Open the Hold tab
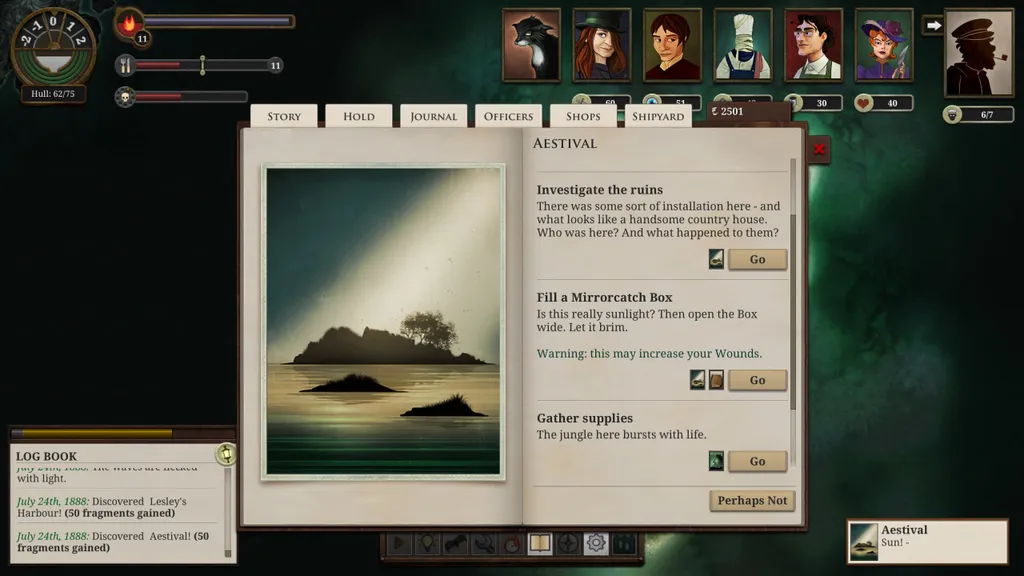Viewport: 1024px width, 576px height. point(359,116)
